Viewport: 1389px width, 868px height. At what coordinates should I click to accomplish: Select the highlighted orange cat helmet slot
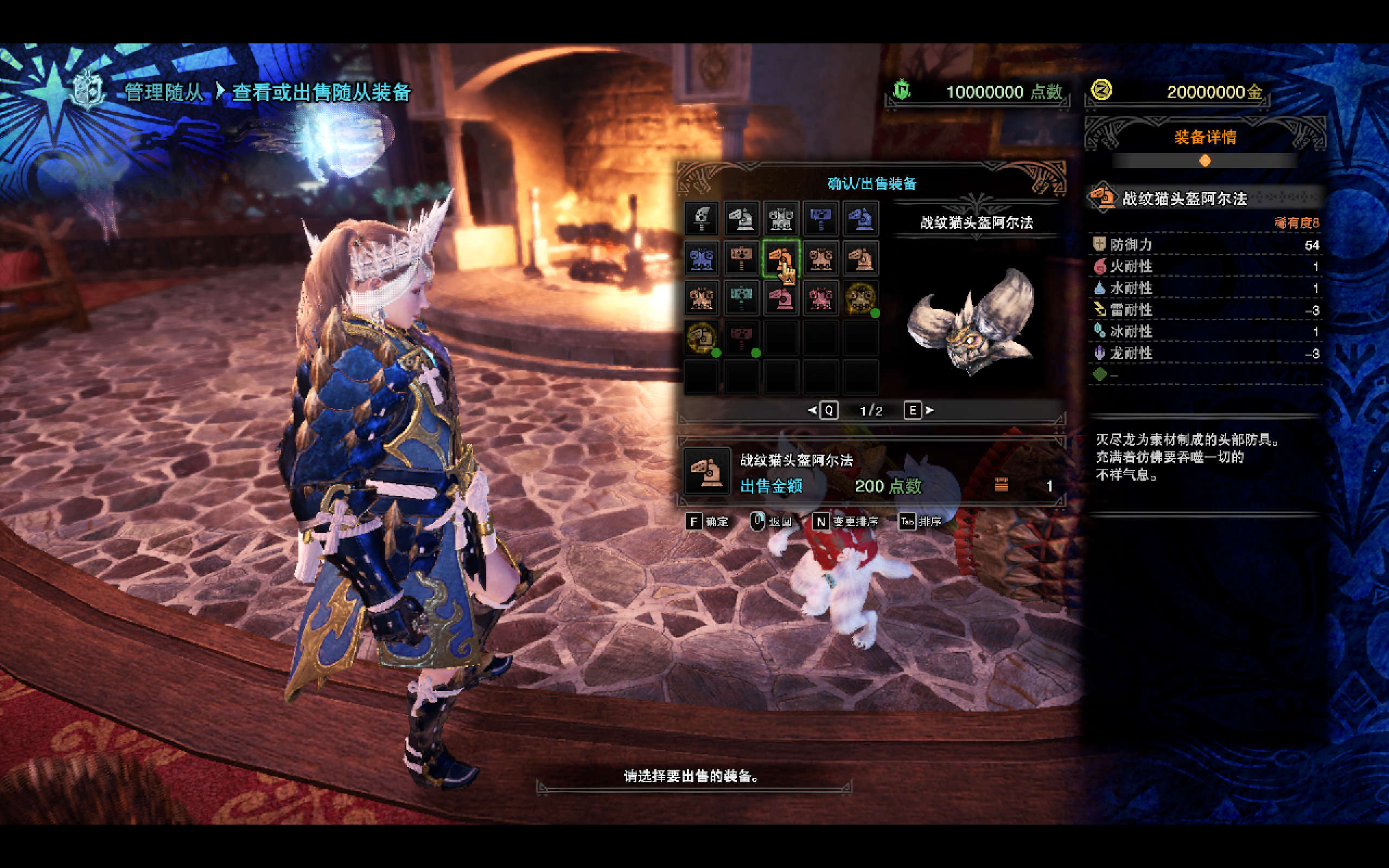[x=781, y=258]
